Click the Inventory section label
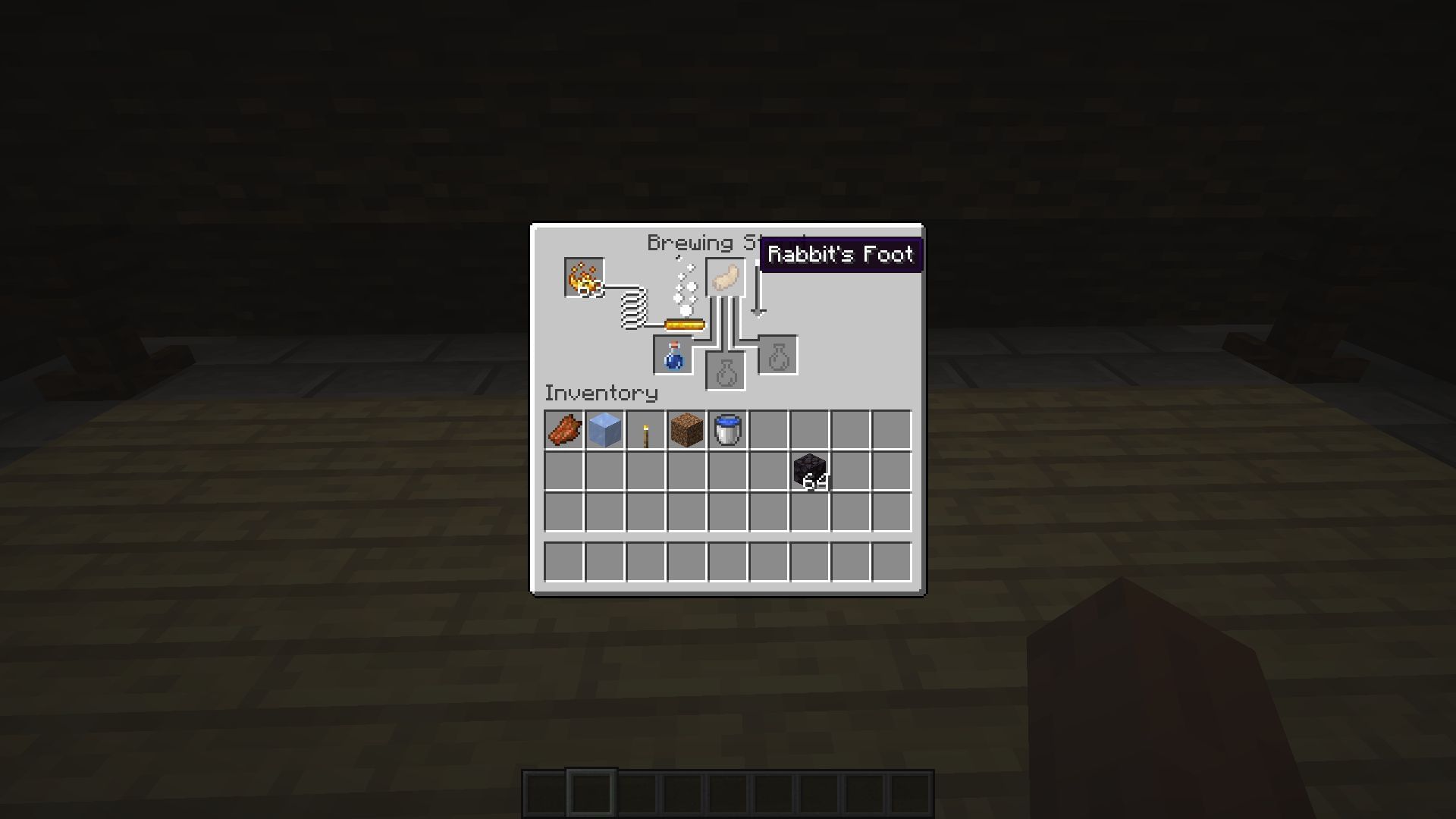Viewport: 1456px width, 819px height. (x=600, y=393)
